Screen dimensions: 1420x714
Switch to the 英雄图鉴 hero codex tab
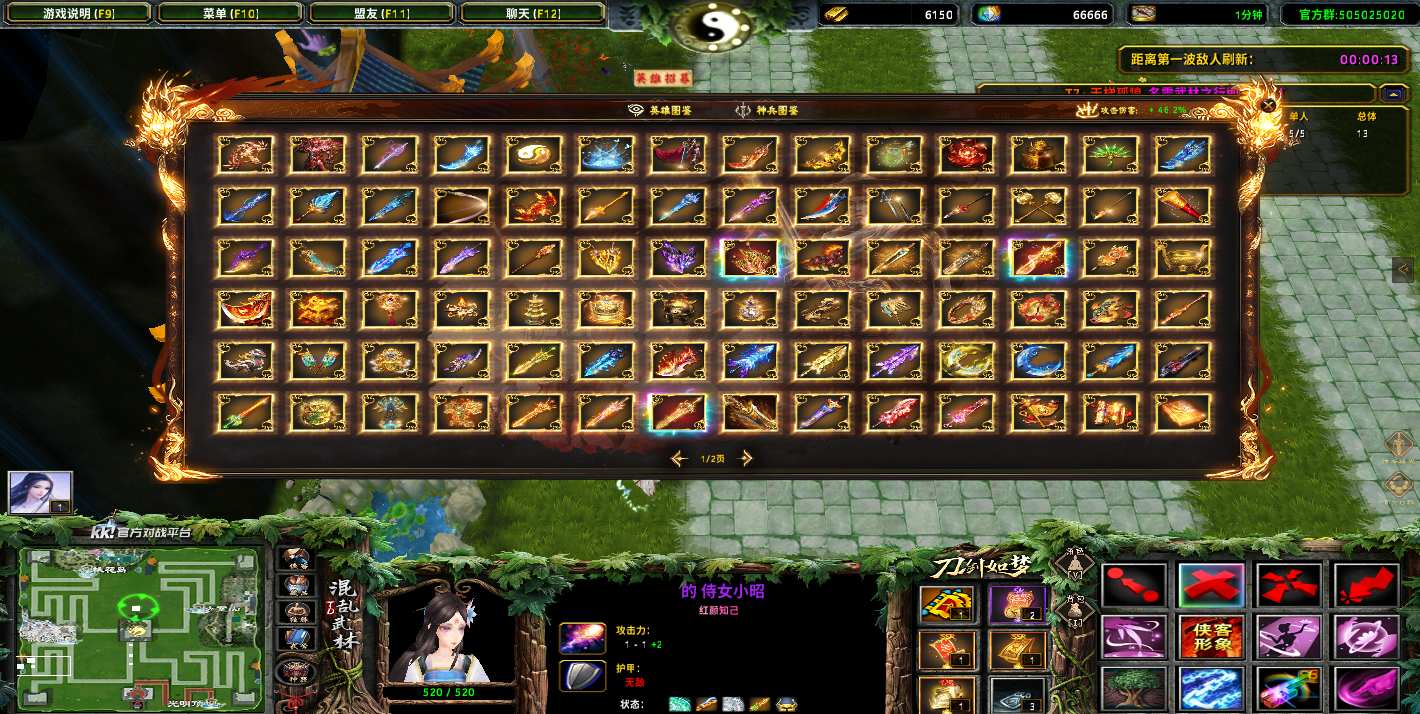tap(660, 111)
